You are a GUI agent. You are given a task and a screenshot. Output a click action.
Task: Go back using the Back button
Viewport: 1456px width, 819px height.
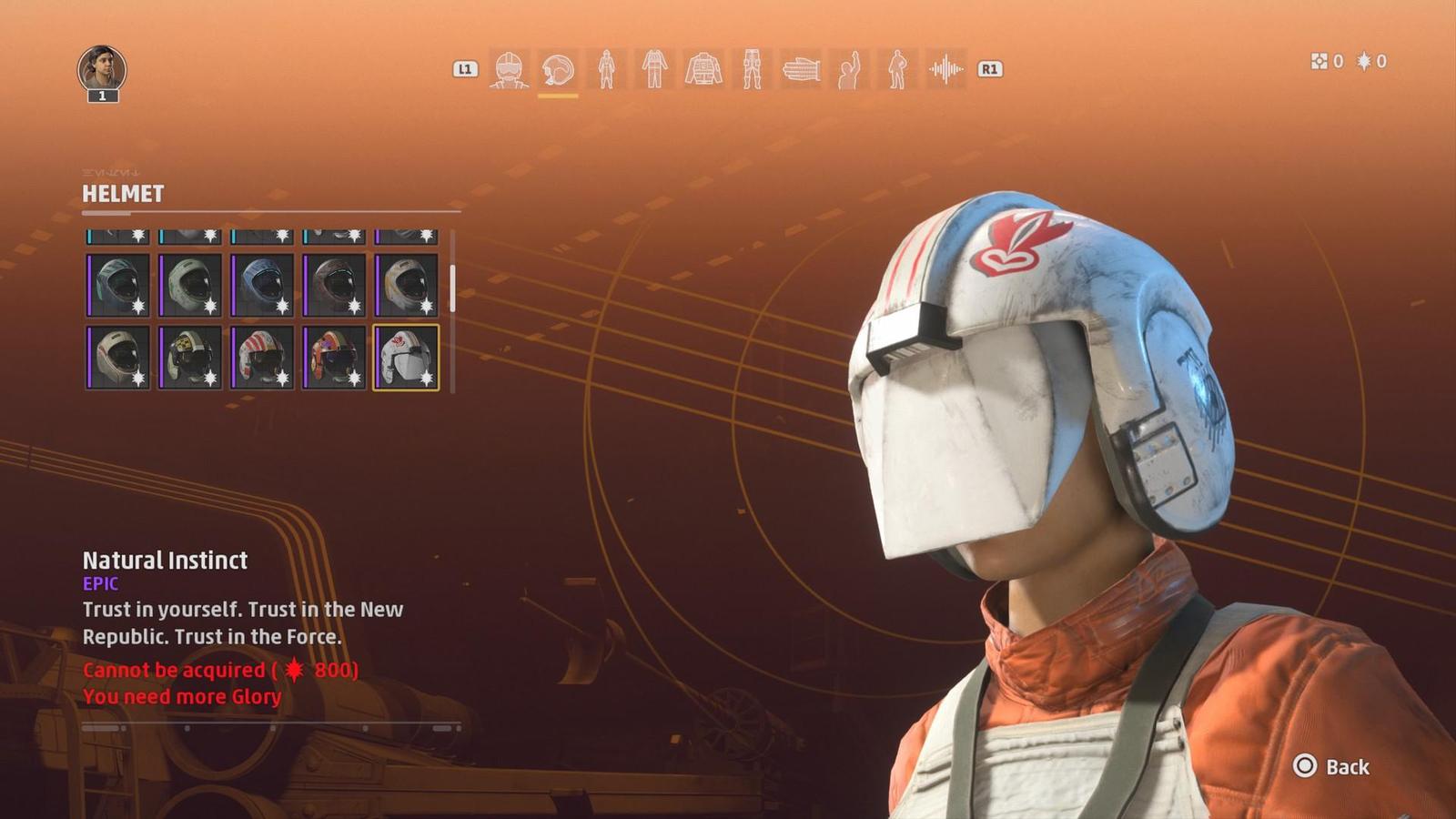click(x=1331, y=767)
